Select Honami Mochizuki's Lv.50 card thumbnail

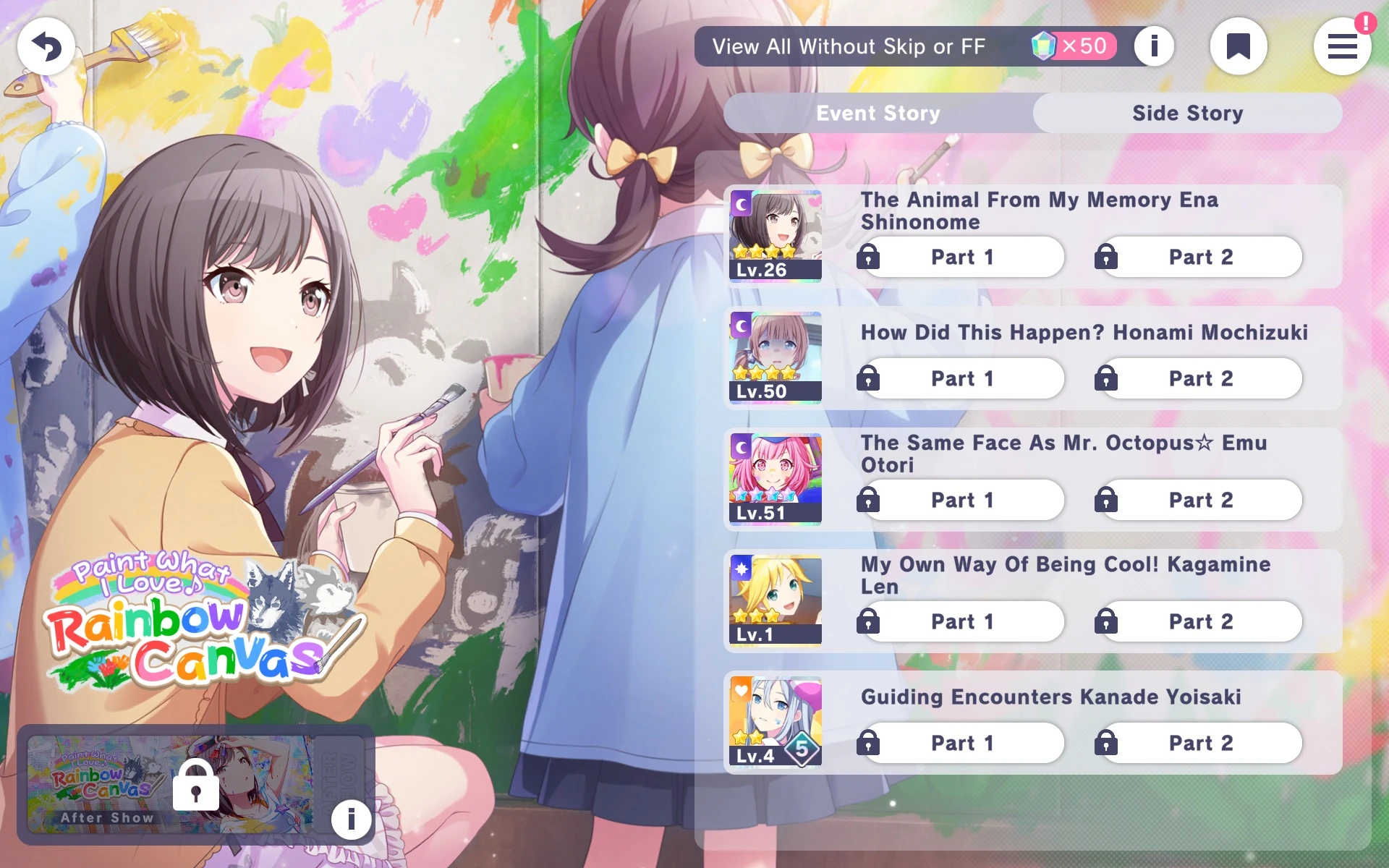[x=775, y=356]
